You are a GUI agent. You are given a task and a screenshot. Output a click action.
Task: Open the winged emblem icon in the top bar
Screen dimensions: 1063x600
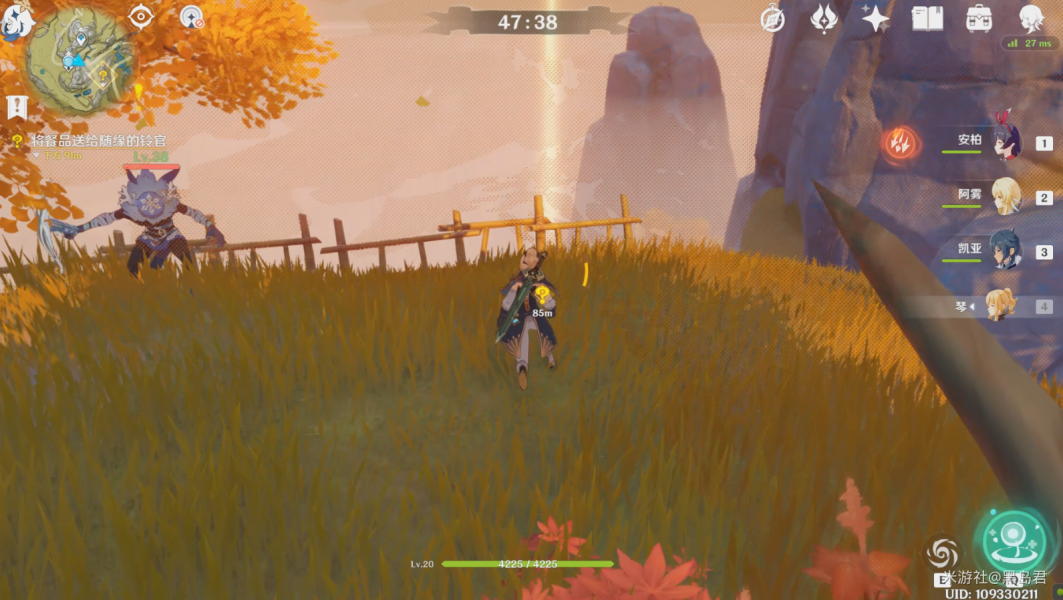click(824, 18)
